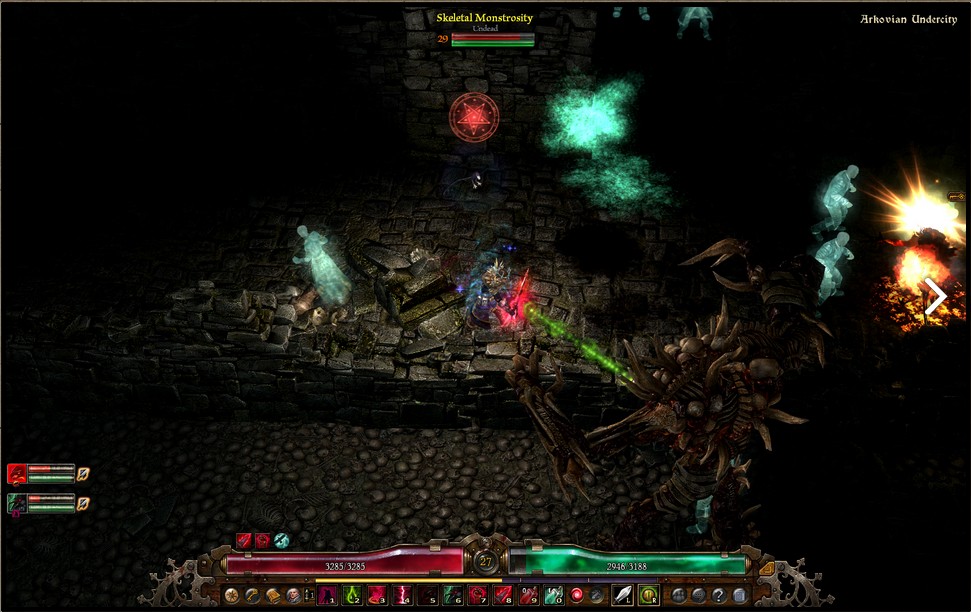Image resolution: width=971 pixels, height=612 pixels.
Task: Select the green pet portrait
Action: click(x=17, y=503)
